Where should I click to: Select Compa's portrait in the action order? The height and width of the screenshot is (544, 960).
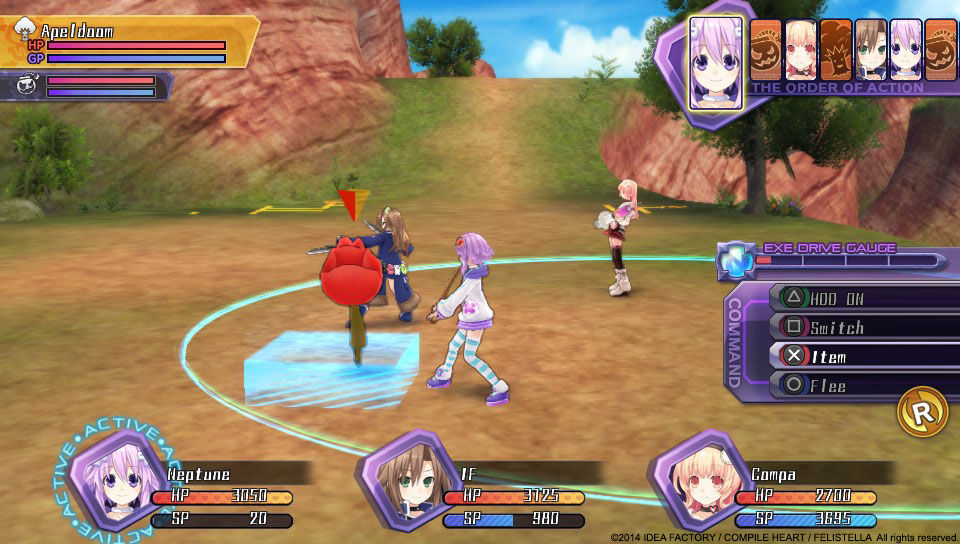pos(800,48)
